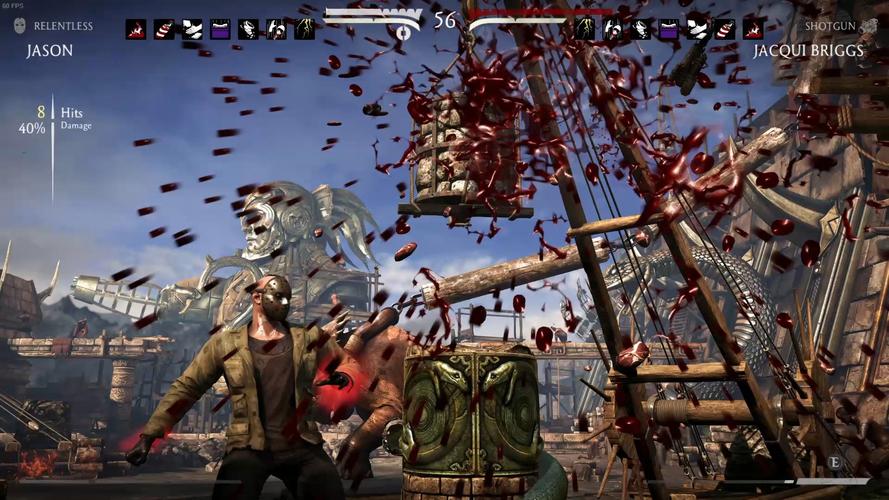Click Jason's Relentless hockey mask variation icon
The image size is (889, 500).
pos(21,26)
